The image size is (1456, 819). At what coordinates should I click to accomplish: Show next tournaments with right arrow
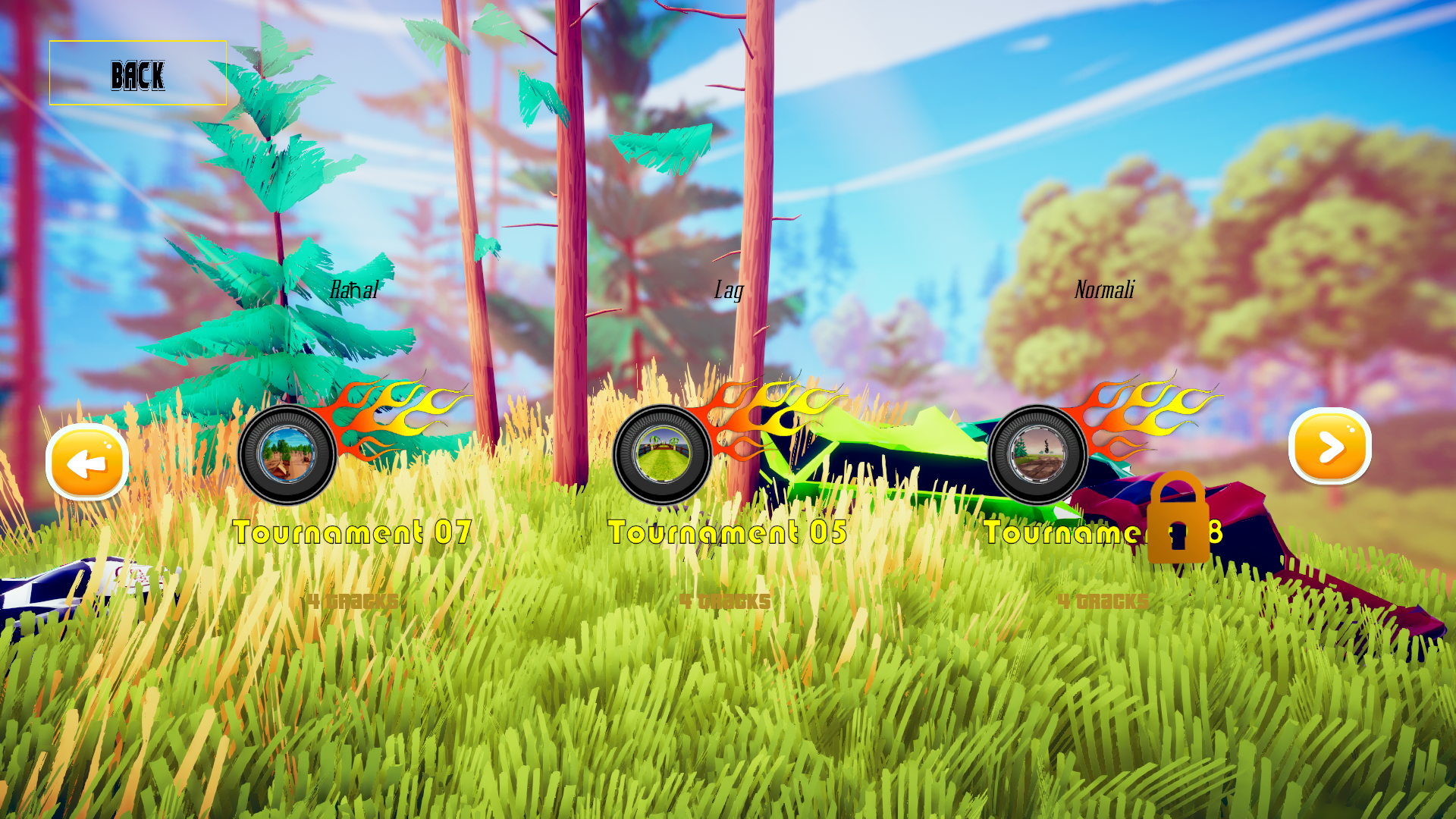pos(1329,447)
